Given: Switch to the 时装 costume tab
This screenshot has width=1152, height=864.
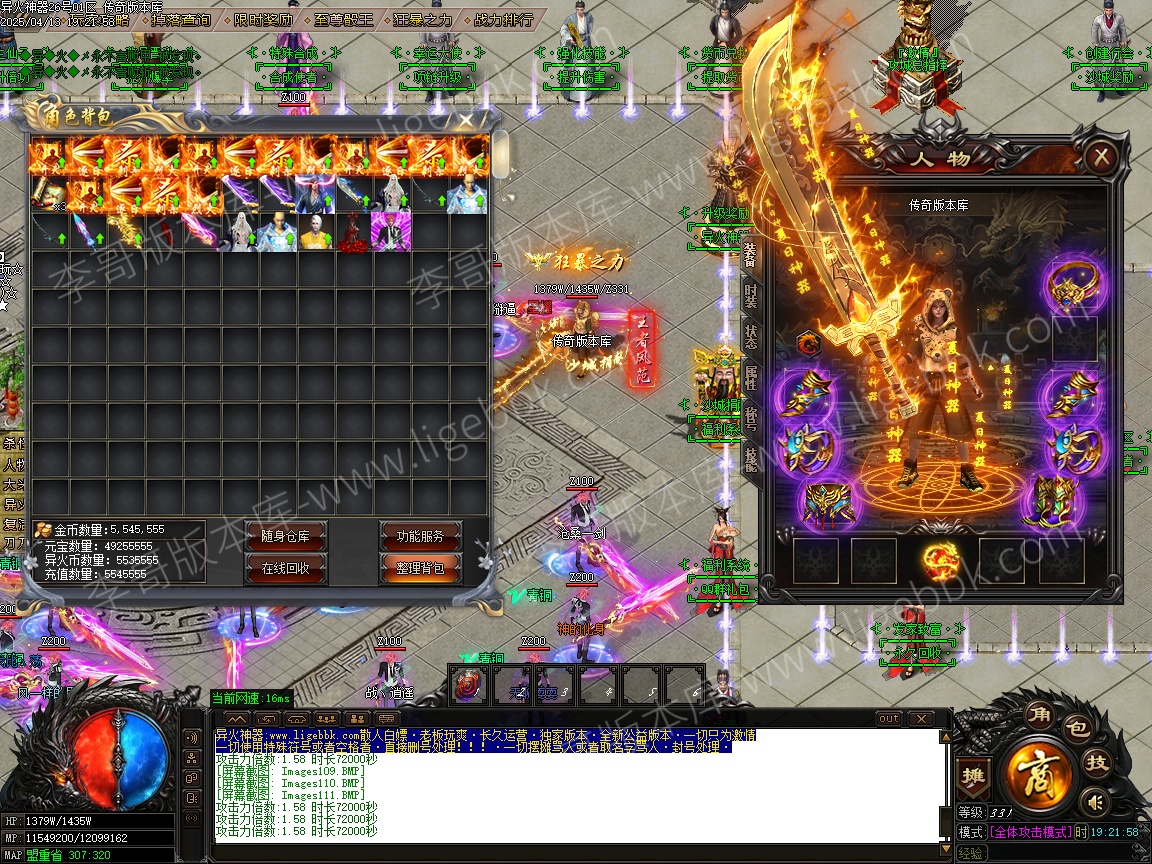Looking at the screenshot, I should [750, 296].
